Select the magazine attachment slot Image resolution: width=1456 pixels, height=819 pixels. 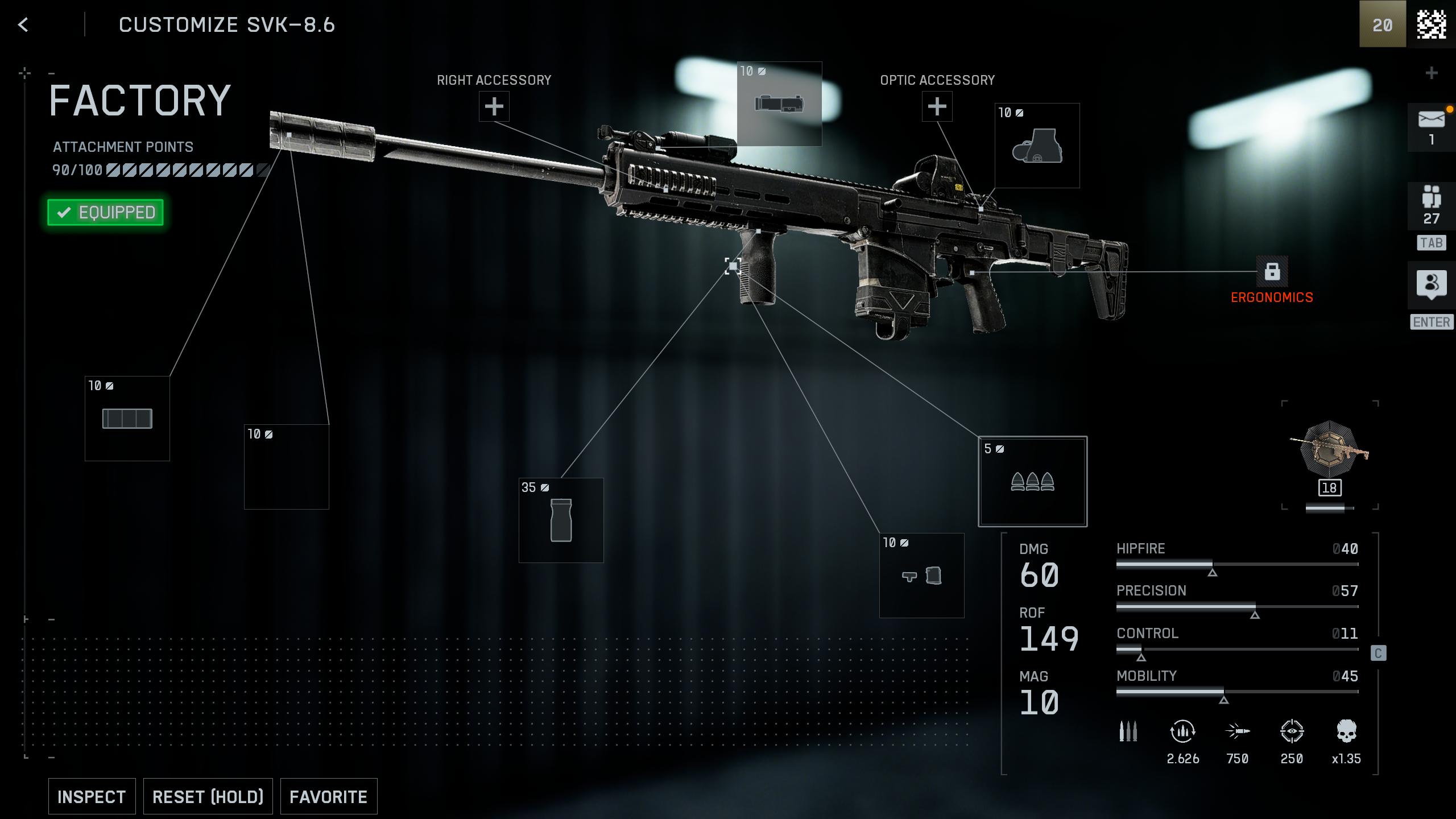click(x=921, y=576)
